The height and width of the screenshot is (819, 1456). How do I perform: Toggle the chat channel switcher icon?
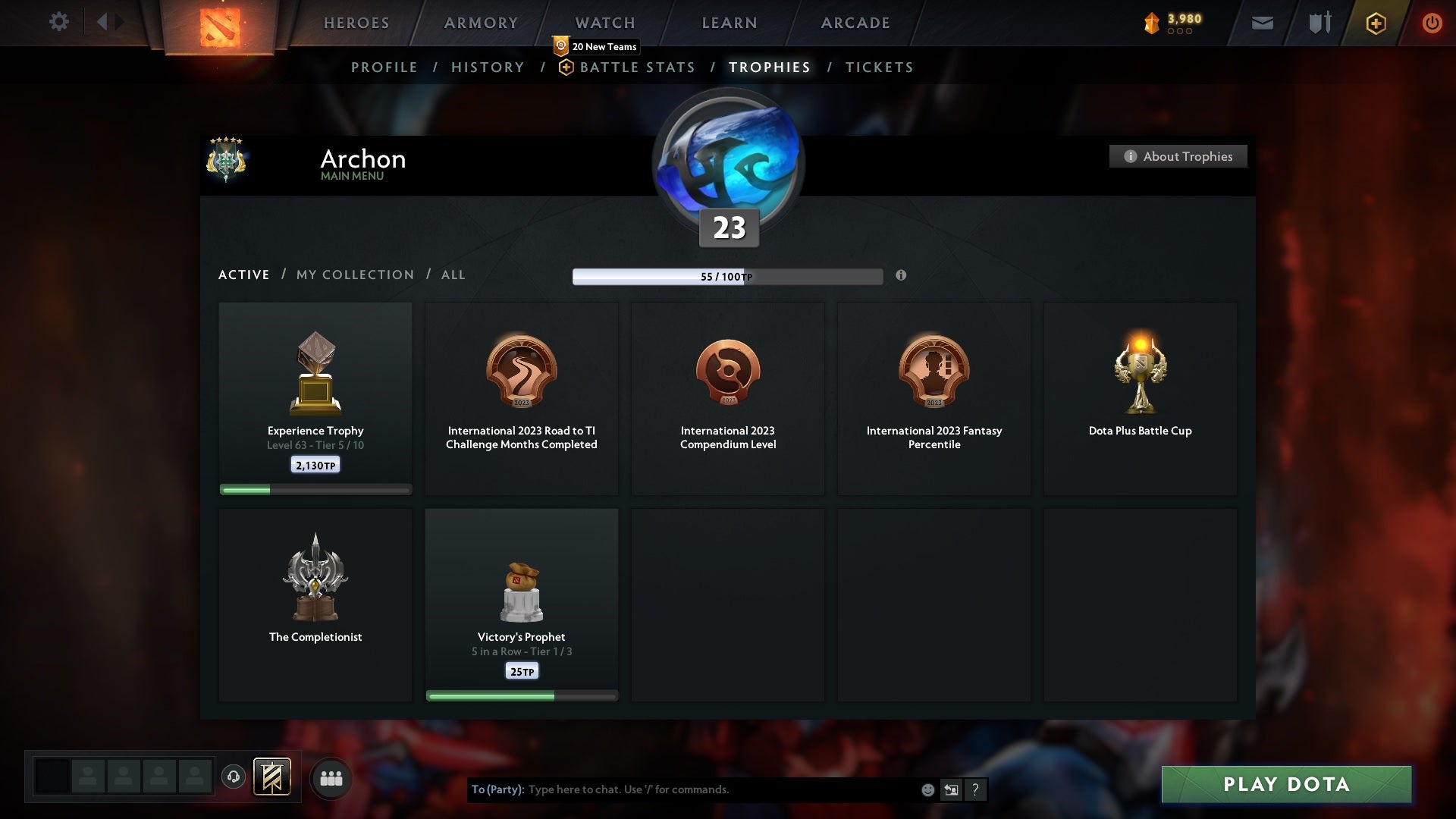[x=951, y=789]
